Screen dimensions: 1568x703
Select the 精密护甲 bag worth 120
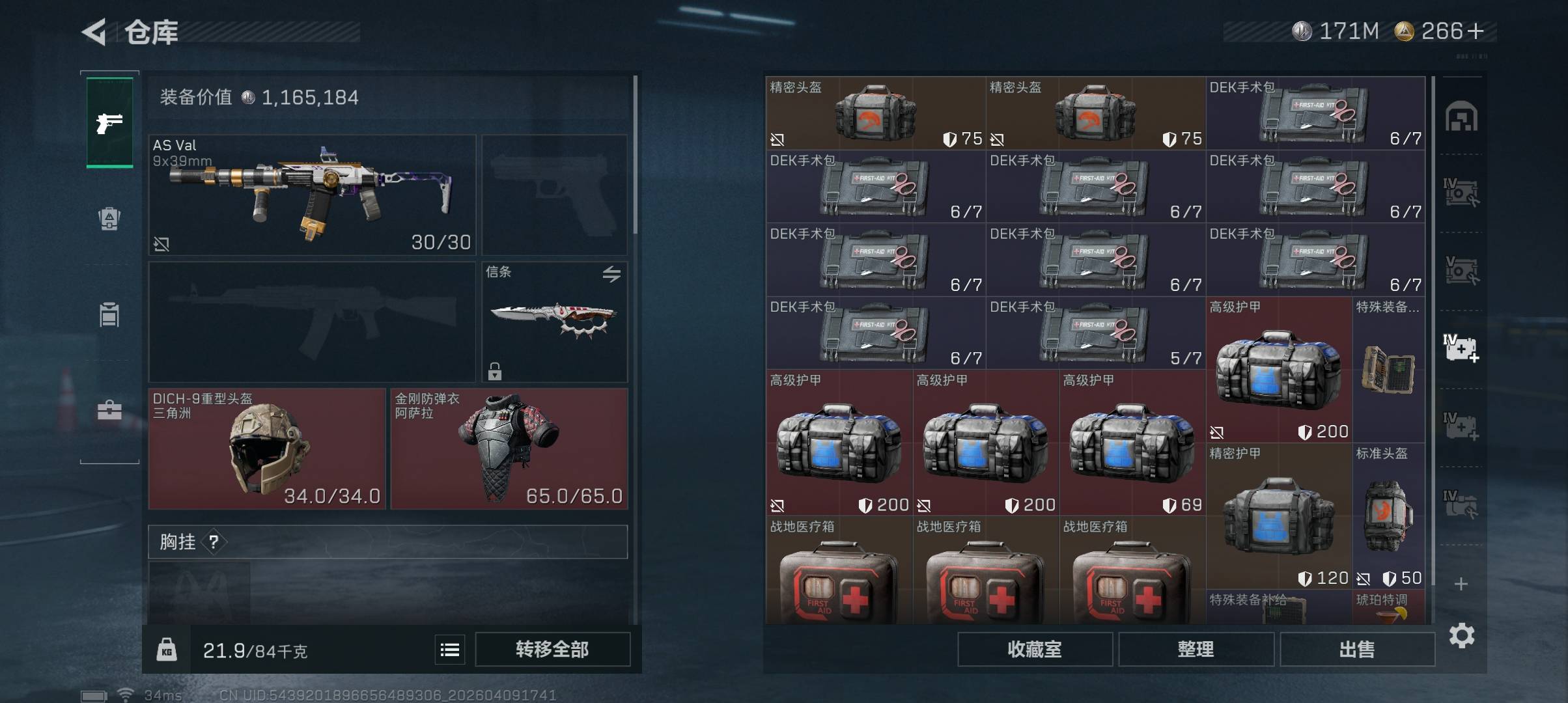[x=1278, y=516]
